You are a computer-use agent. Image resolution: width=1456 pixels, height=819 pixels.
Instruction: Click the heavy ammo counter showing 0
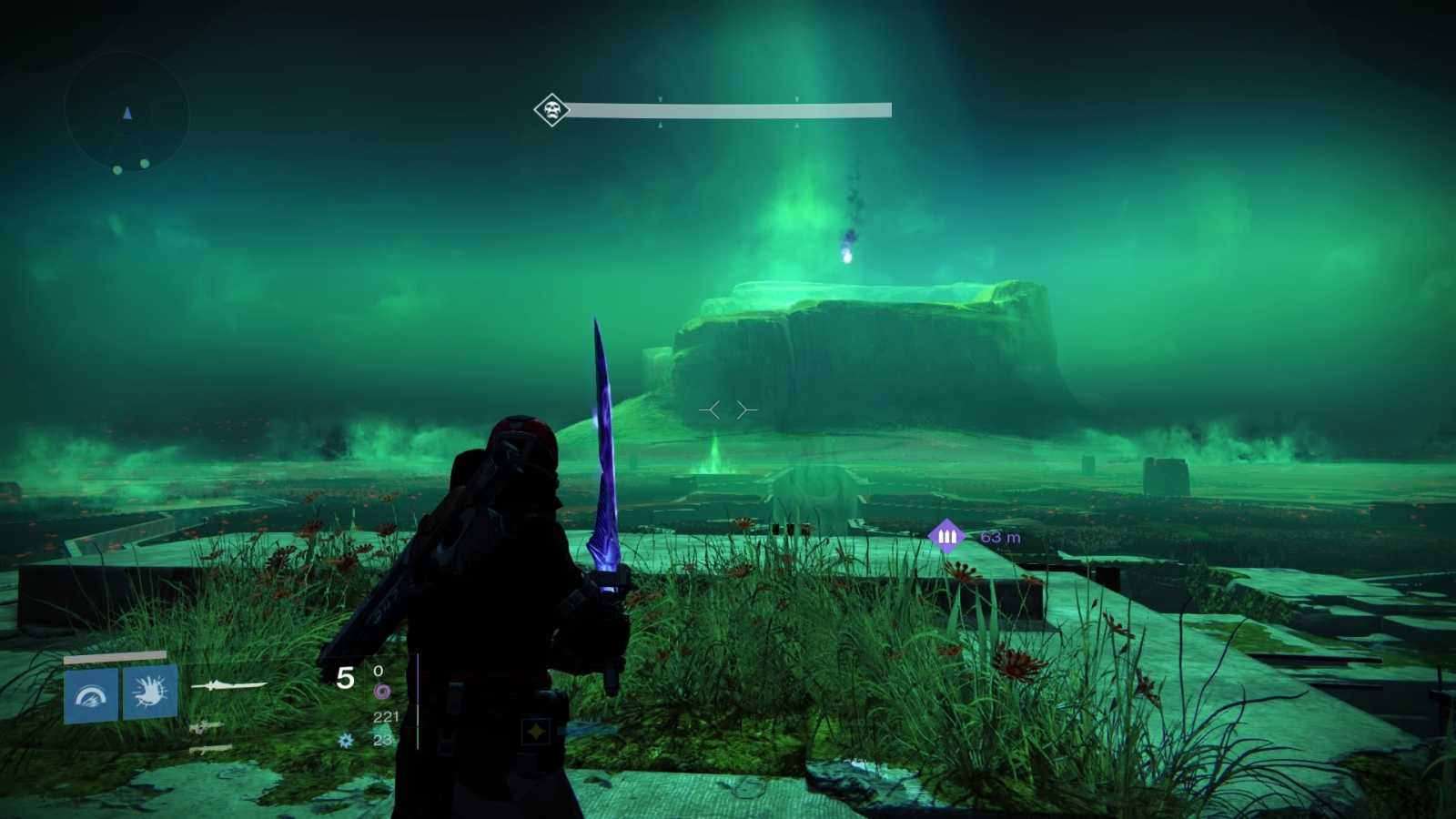point(378,670)
